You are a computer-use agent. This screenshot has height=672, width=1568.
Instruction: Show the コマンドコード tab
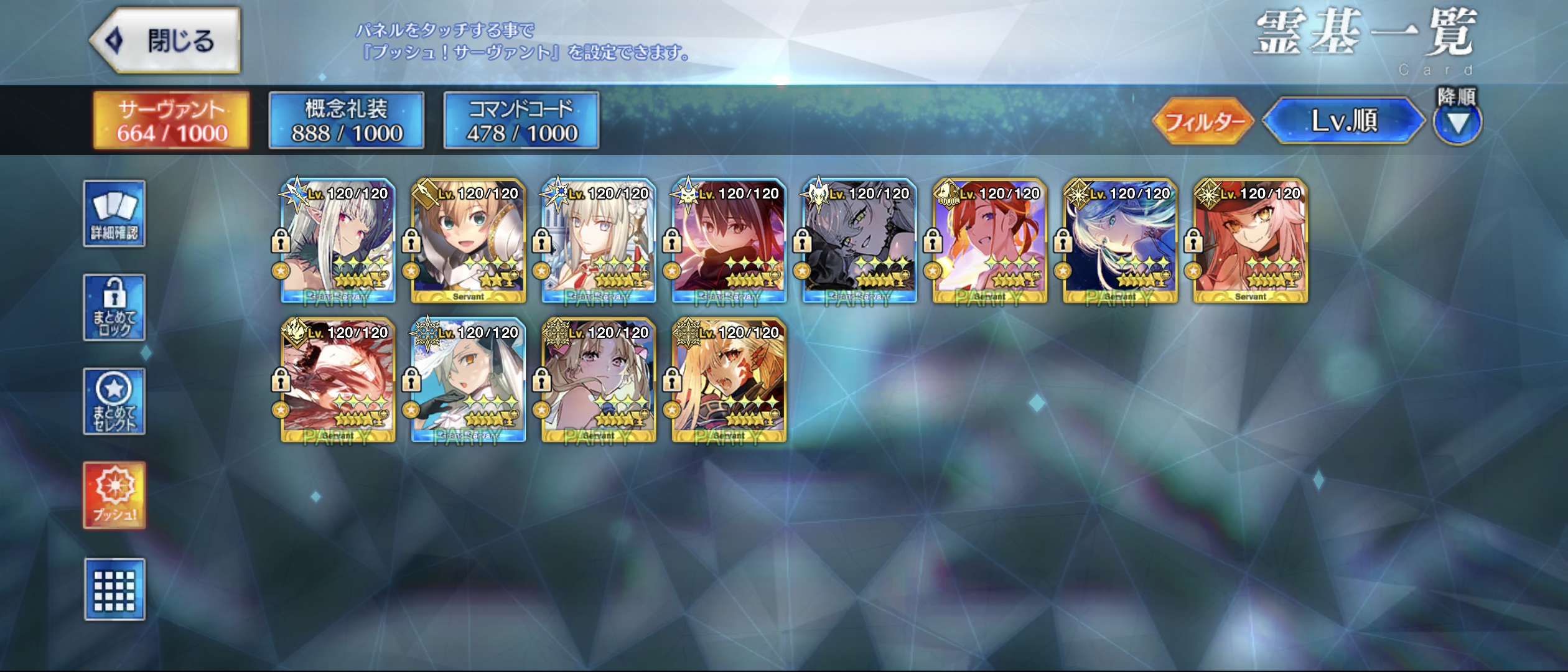coord(521,121)
